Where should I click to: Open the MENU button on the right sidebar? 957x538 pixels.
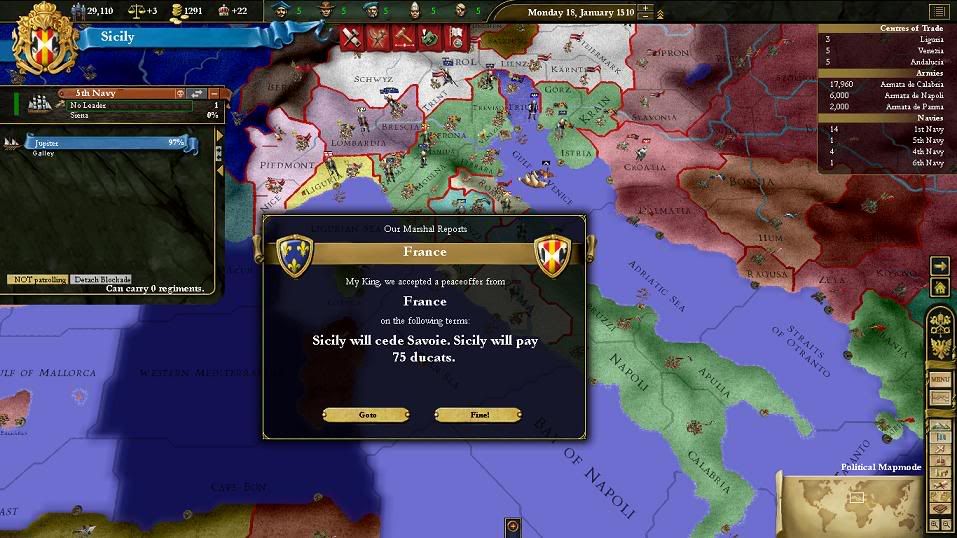(x=940, y=380)
